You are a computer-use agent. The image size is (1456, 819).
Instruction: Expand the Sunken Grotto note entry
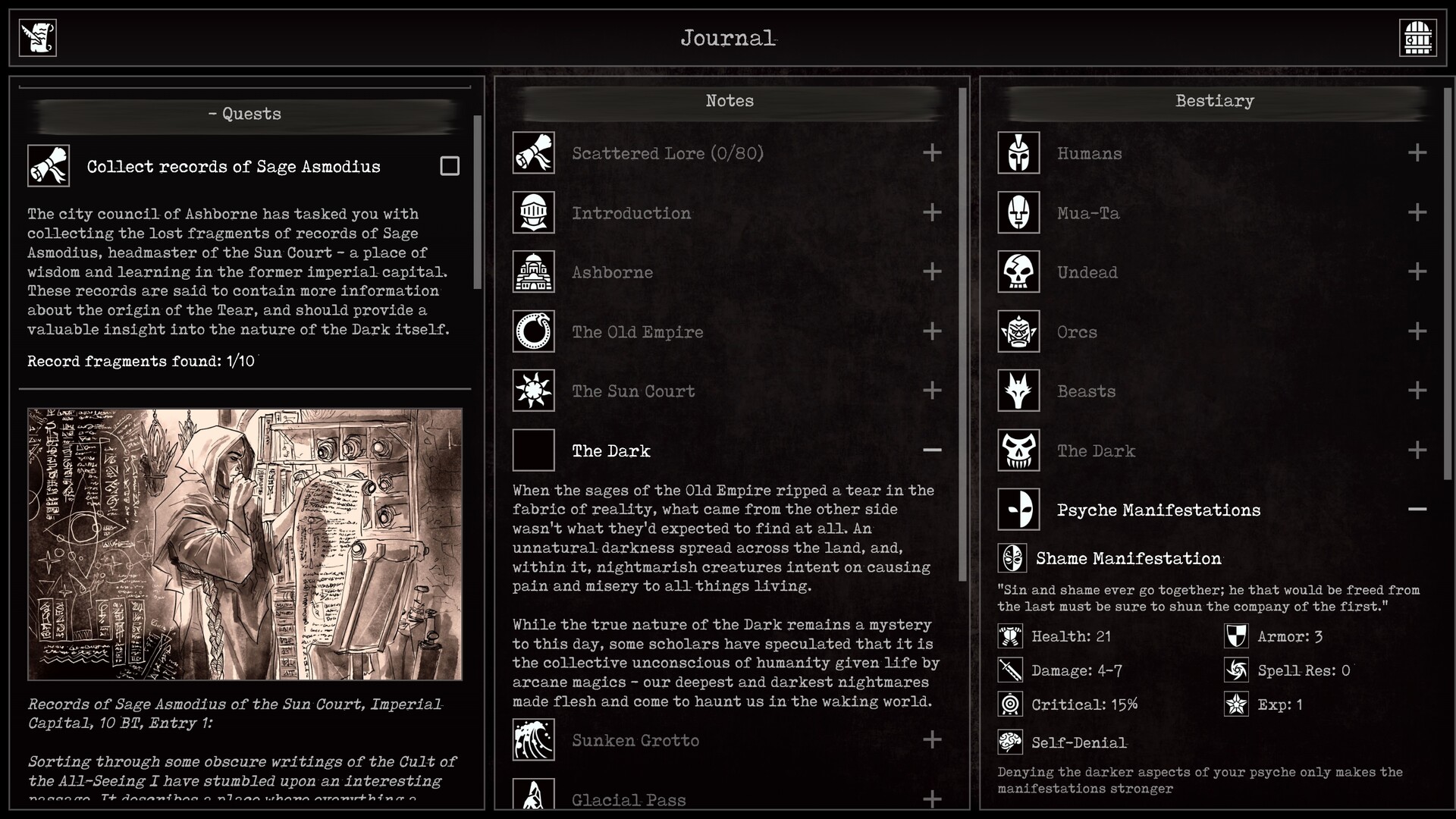point(932,740)
